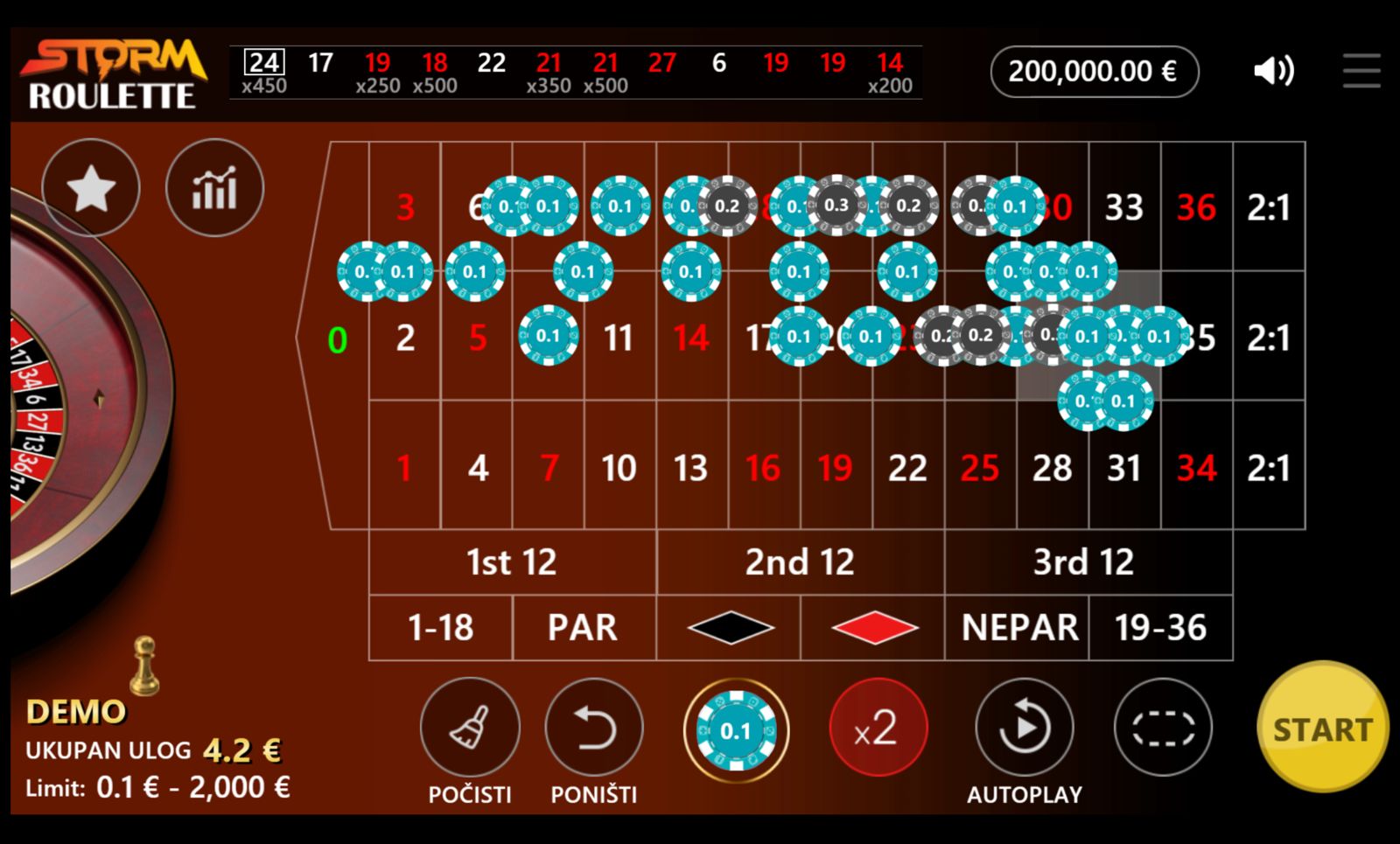1400x844 pixels.
Task: Start the roulette spin with START
Action: tap(1321, 728)
